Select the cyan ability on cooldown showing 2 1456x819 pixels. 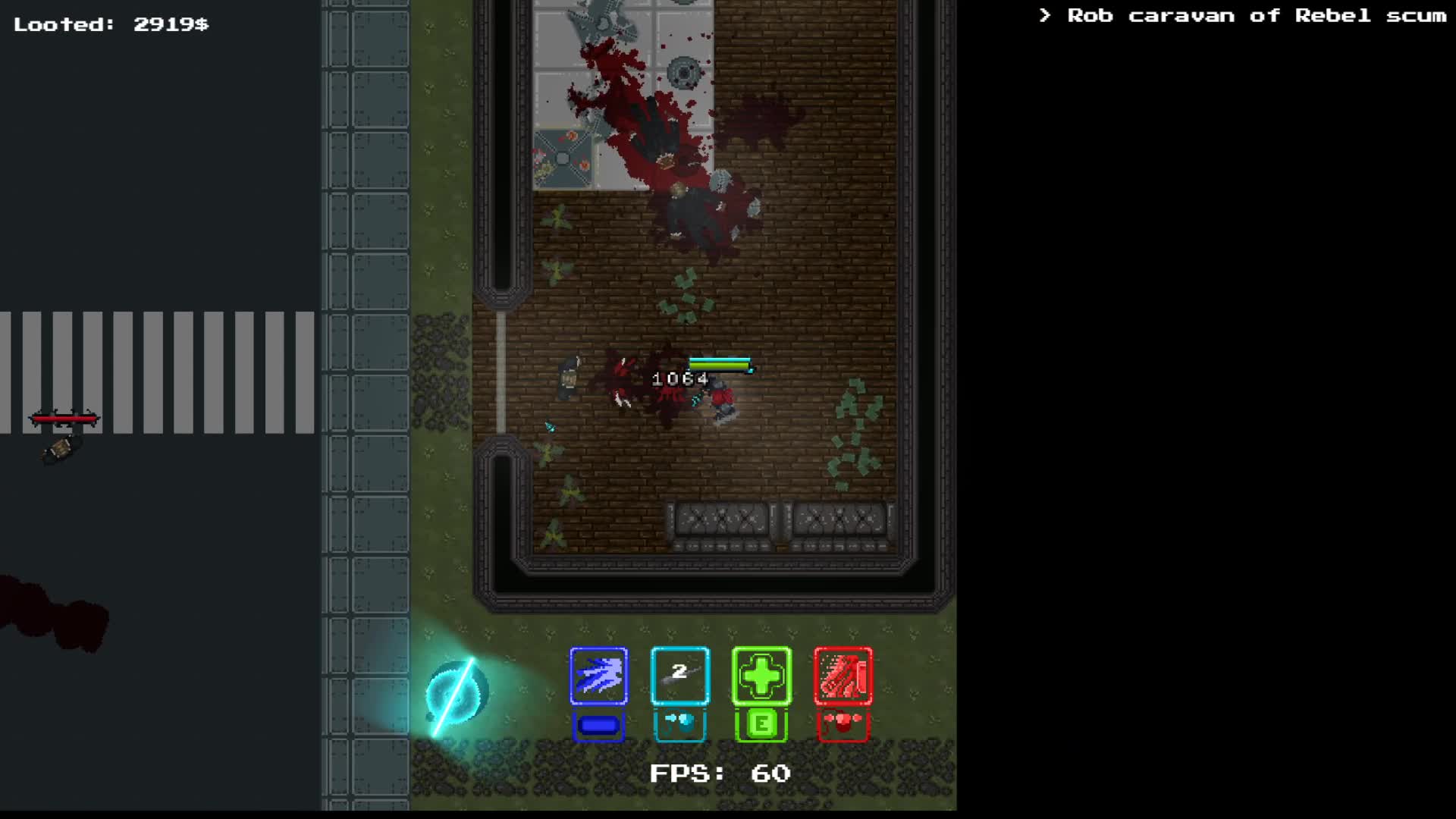point(679,676)
